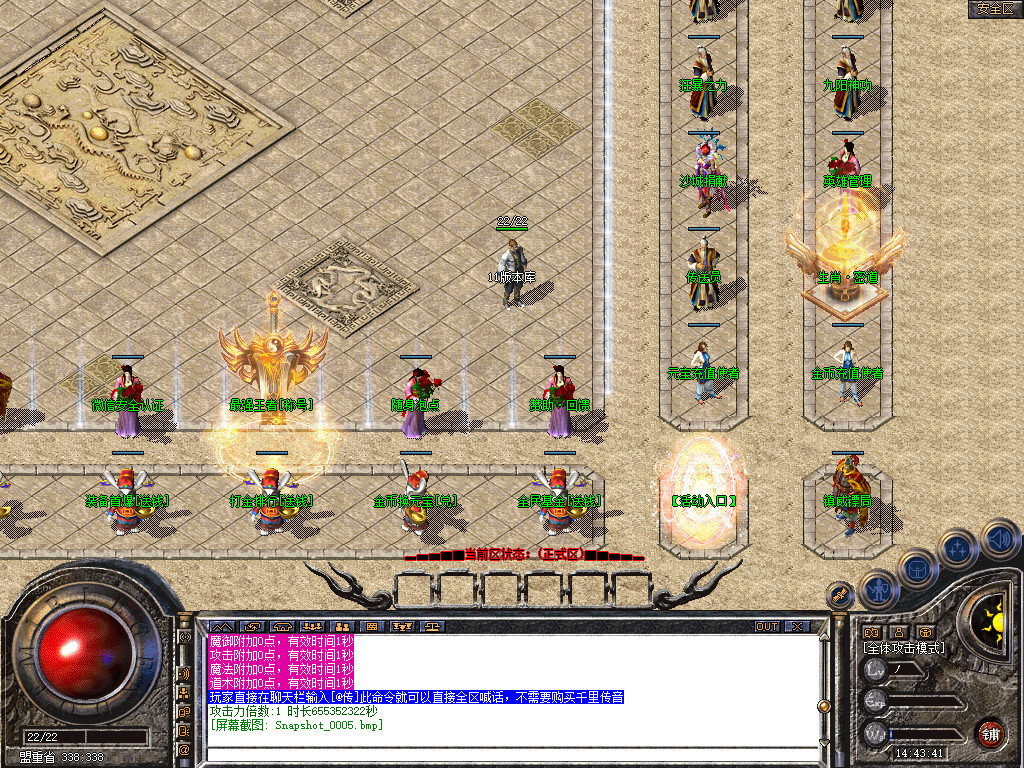Open the bag inventory button
Screen dimensions: 1024x768
tap(916, 568)
